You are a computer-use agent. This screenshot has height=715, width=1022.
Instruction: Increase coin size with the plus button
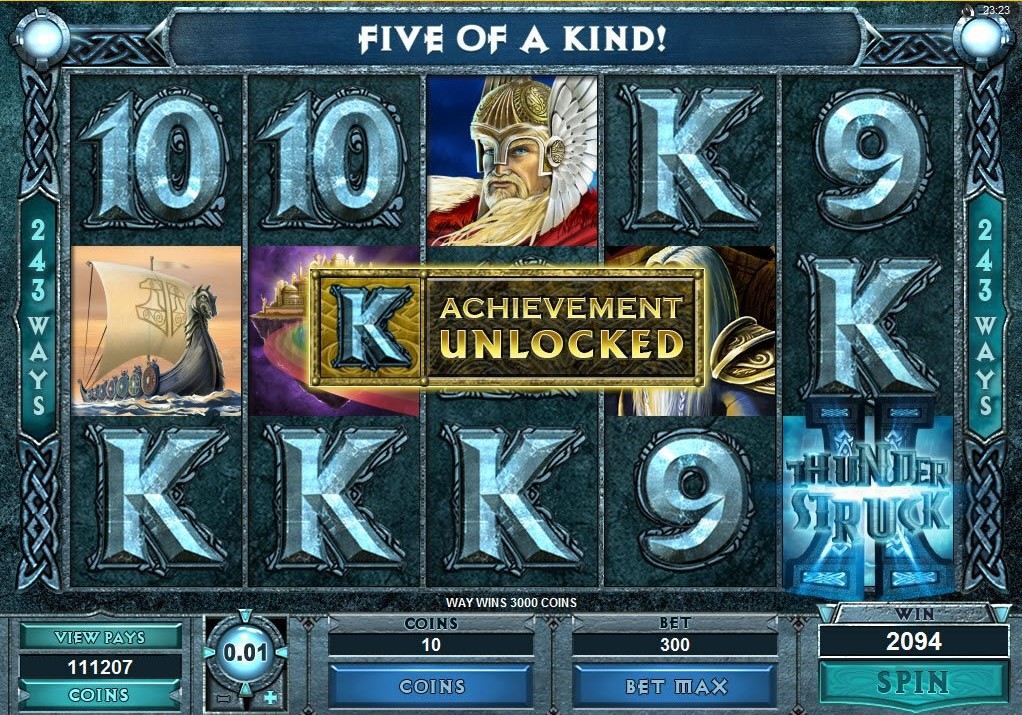(270, 697)
